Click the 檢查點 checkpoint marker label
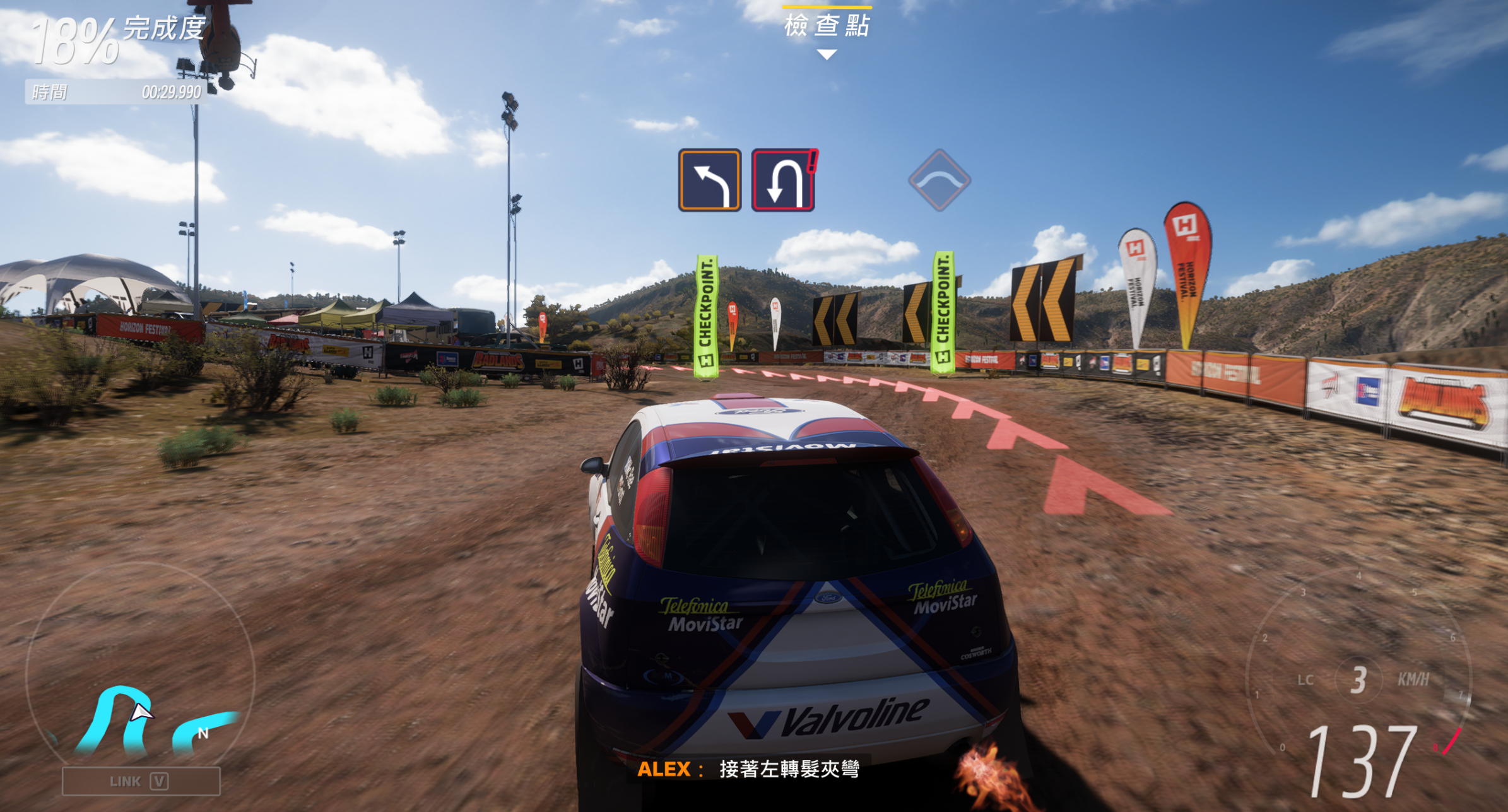The image size is (1508, 812). click(x=827, y=26)
